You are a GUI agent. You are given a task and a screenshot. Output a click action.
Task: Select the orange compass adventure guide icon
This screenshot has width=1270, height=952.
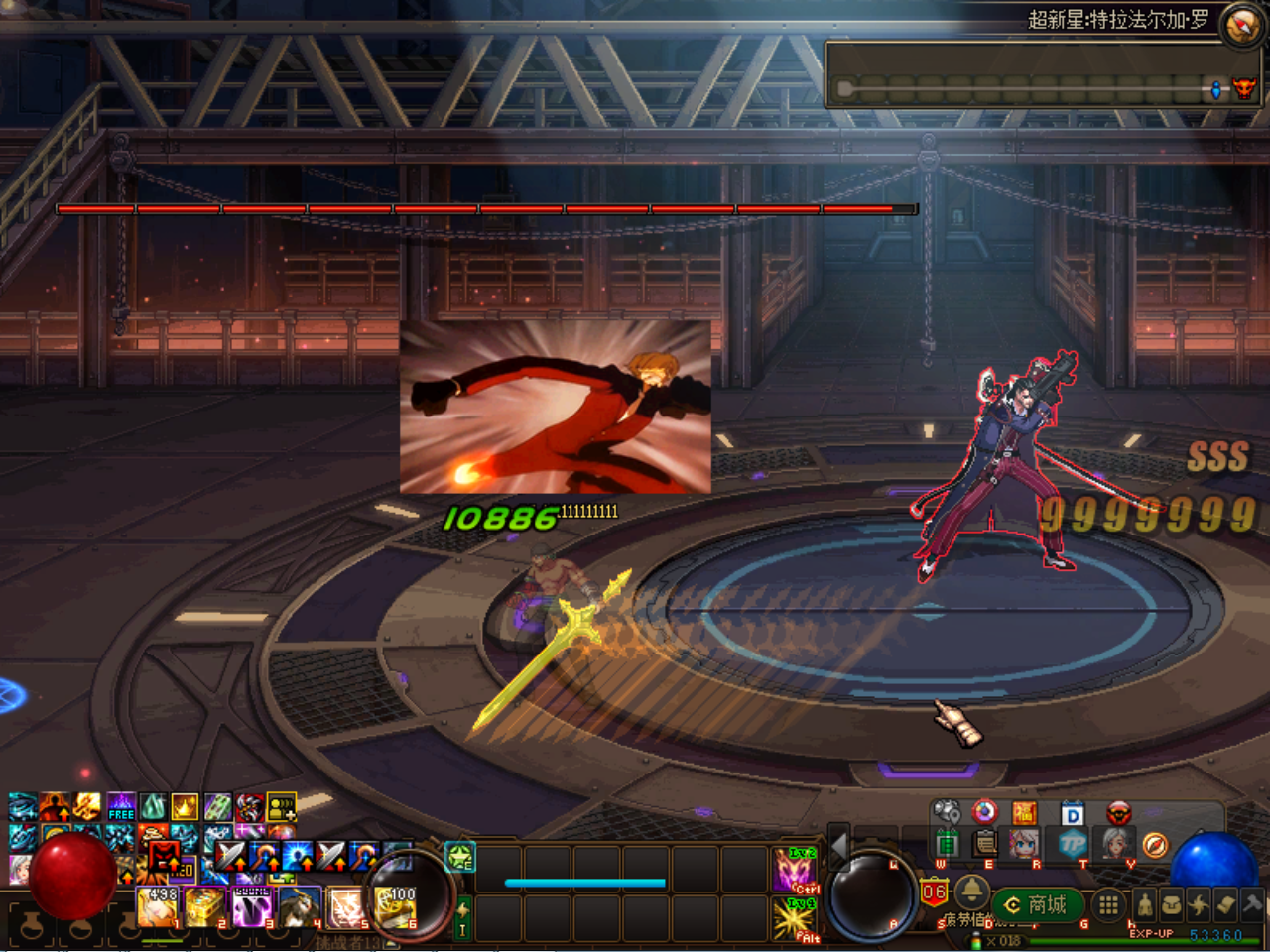[x=1154, y=845]
